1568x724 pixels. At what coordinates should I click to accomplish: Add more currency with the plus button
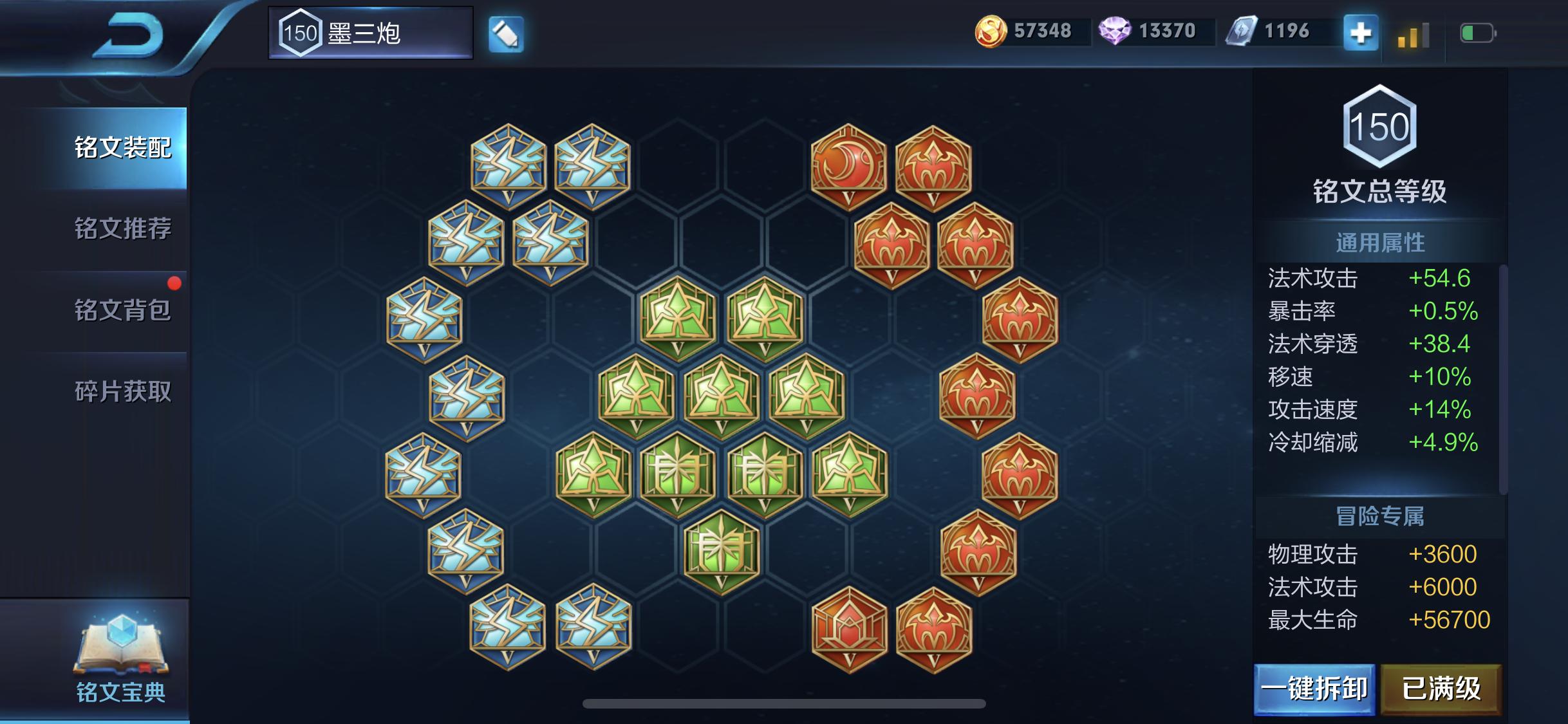point(1360,33)
